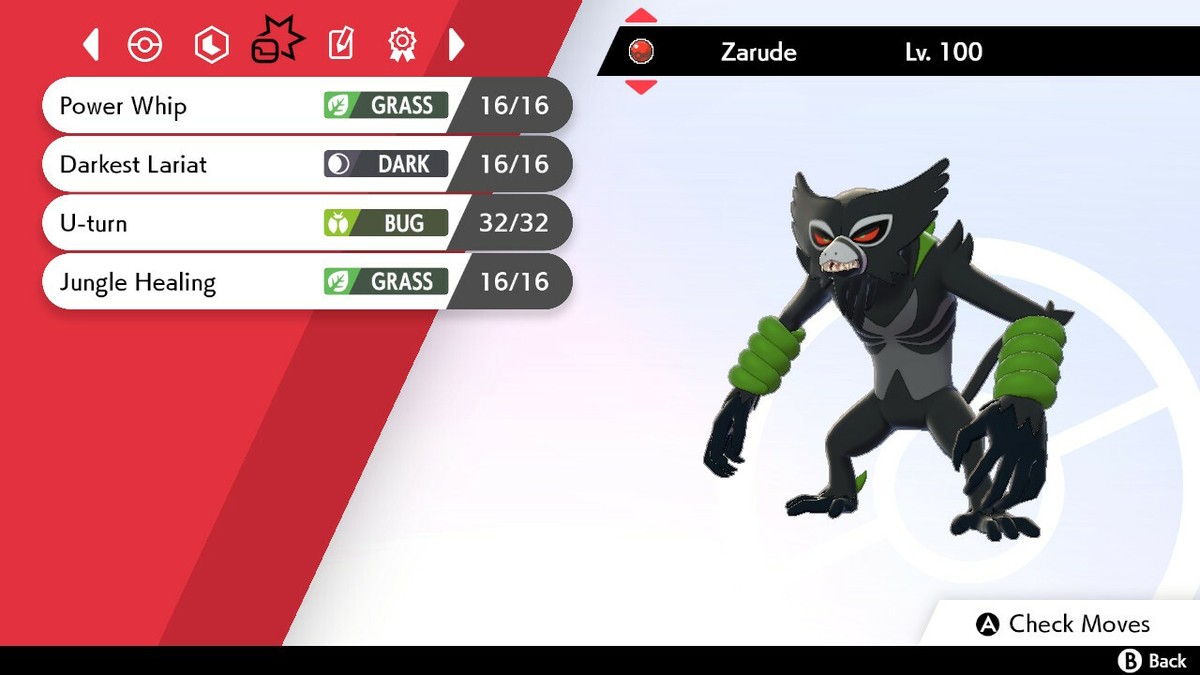Click the Check Moves option
The height and width of the screenshot is (675, 1200).
[1064, 624]
